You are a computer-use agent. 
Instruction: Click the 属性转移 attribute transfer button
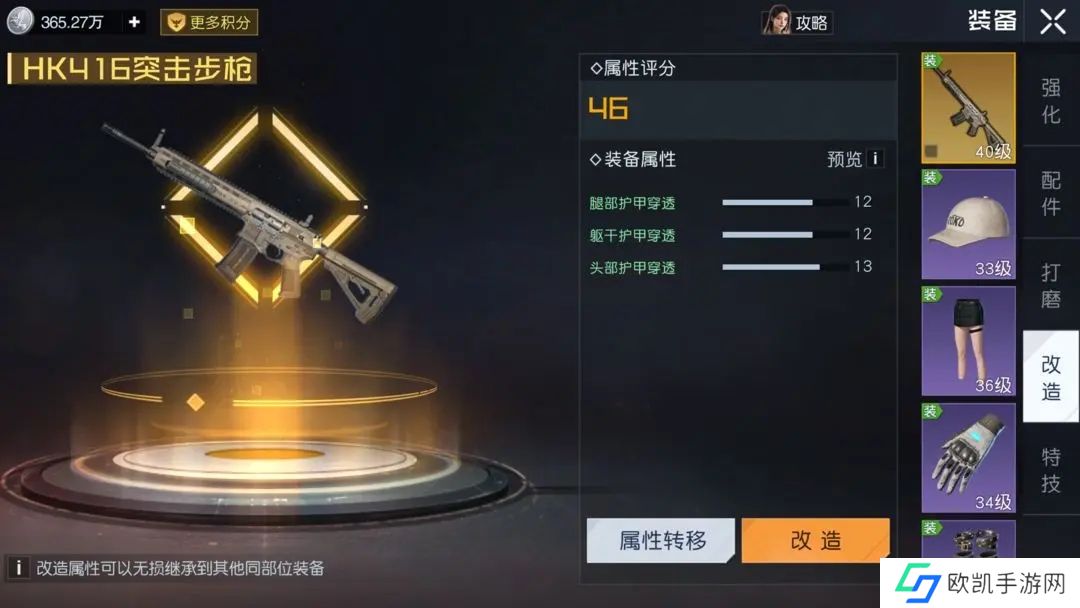tap(661, 541)
